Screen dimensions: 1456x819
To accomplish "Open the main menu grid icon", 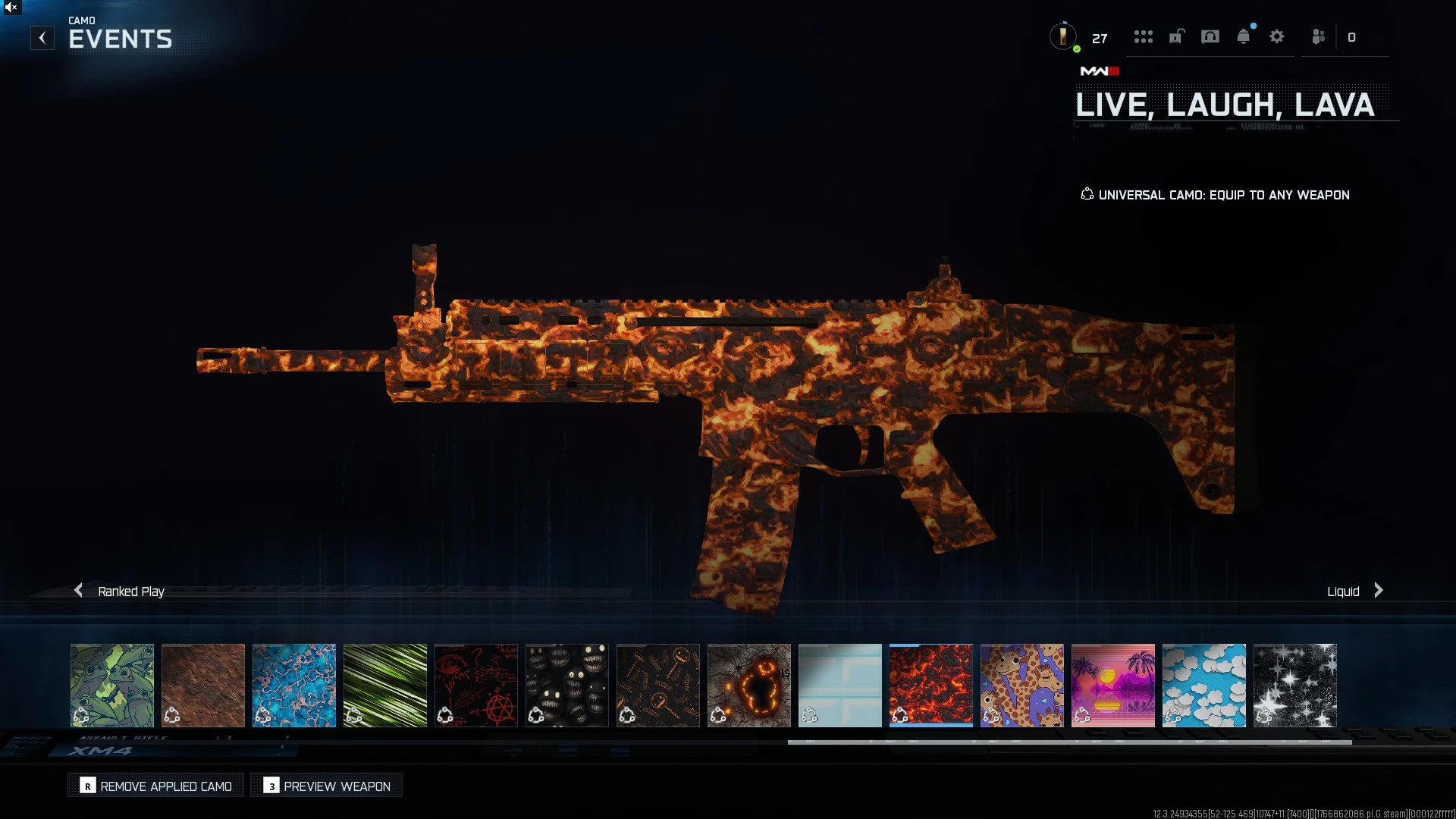I will coord(1144,37).
